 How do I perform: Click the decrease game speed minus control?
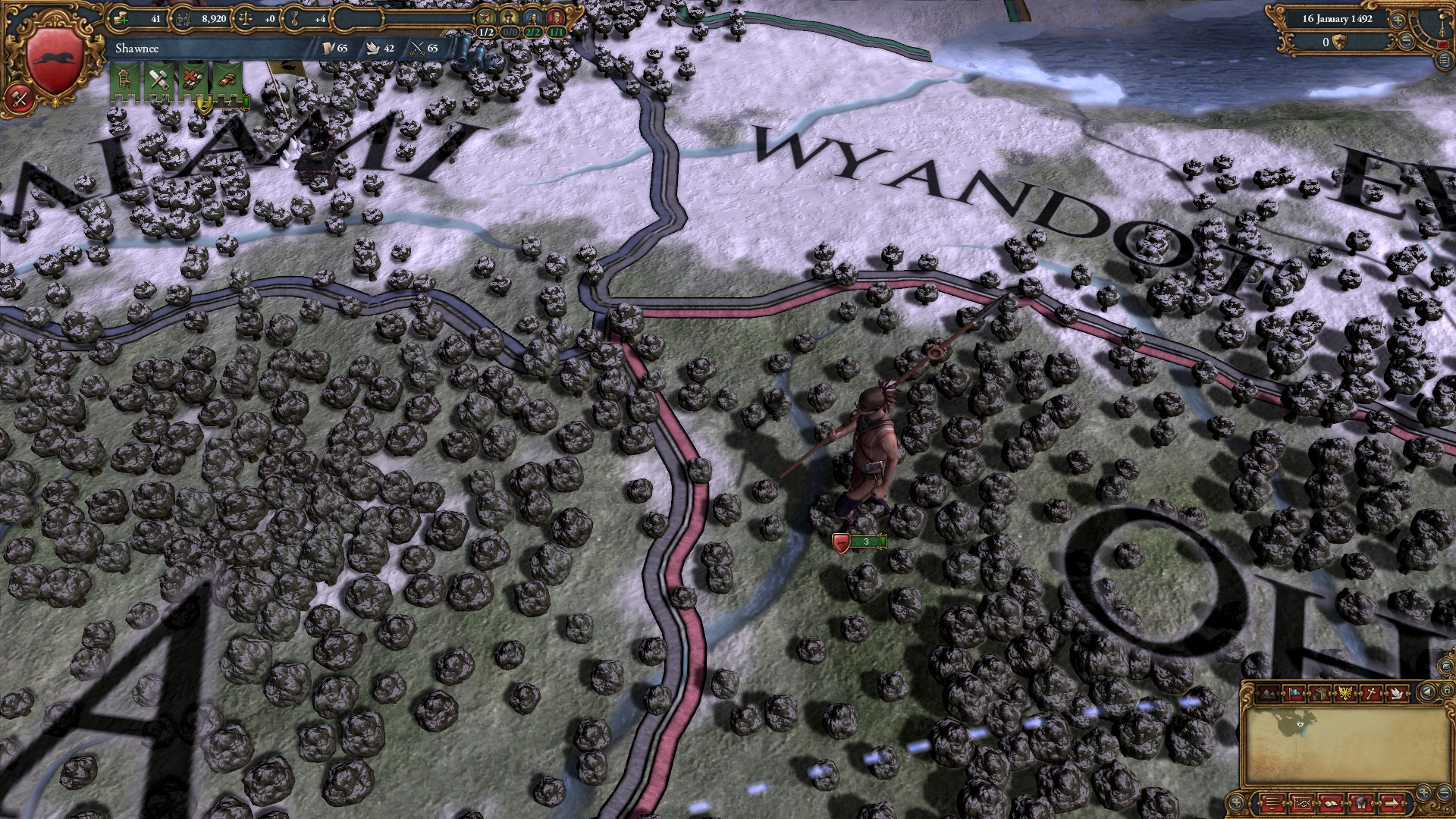tap(1405, 40)
